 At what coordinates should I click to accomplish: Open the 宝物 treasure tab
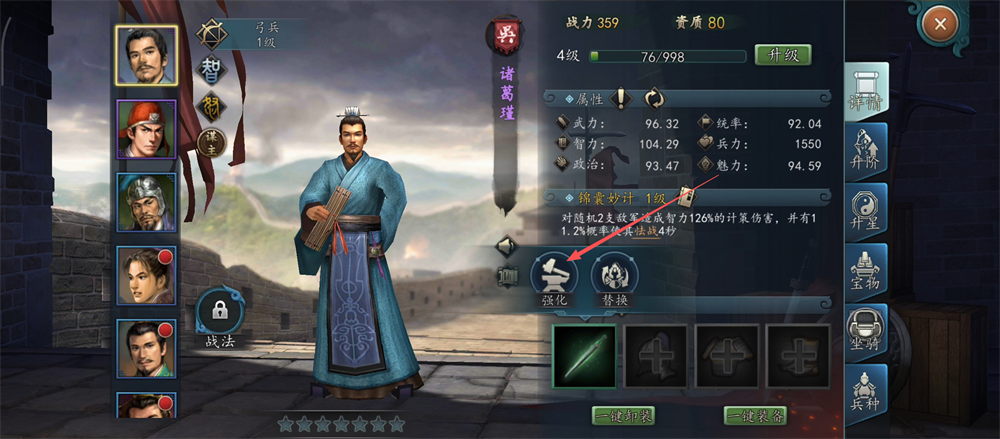pyautogui.click(x=865, y=272)
